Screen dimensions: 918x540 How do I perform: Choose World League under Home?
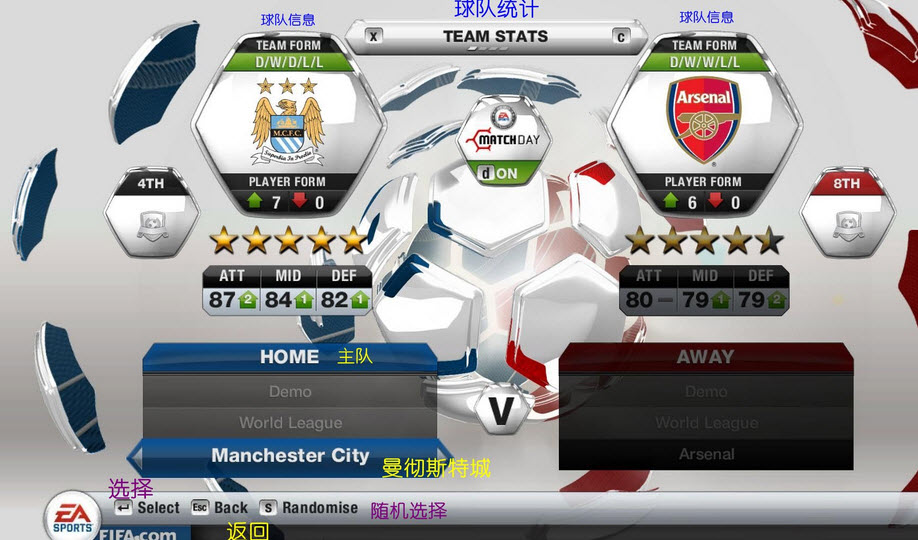[290, 423]
